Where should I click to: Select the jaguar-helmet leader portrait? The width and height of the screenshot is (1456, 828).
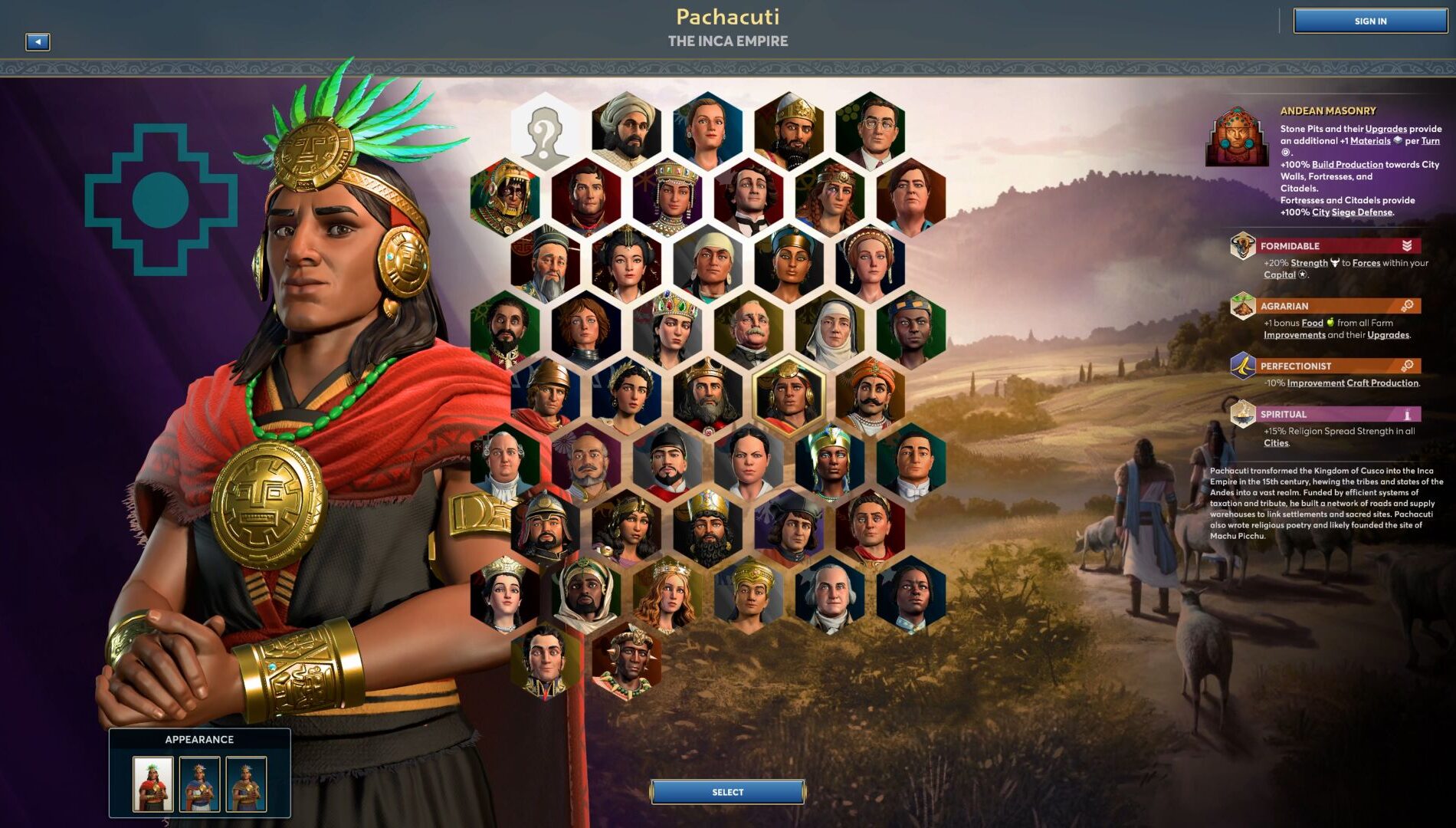click(505, 197)
